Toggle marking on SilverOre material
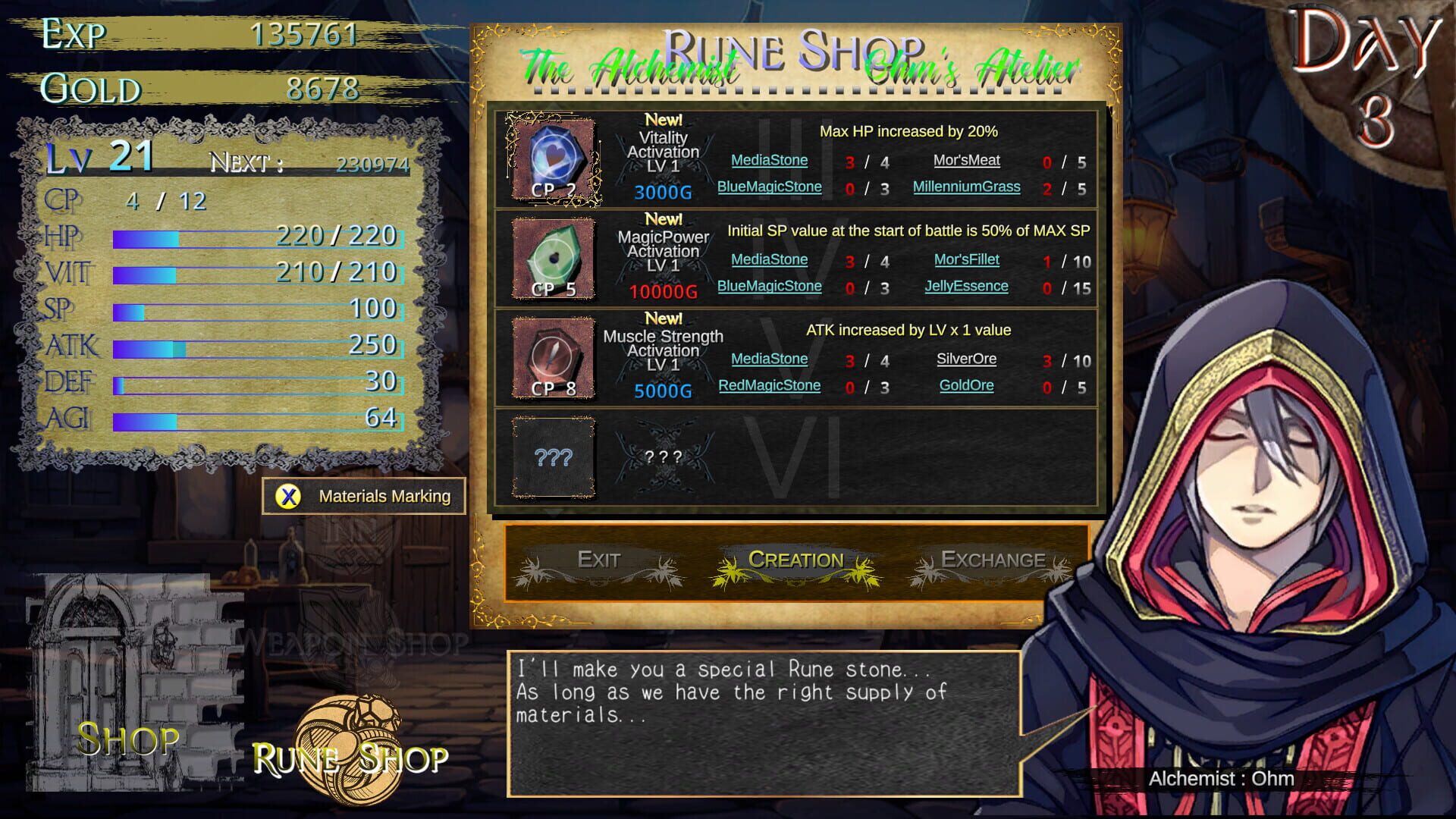This screenshot has height=819, width=1456. 965,358
